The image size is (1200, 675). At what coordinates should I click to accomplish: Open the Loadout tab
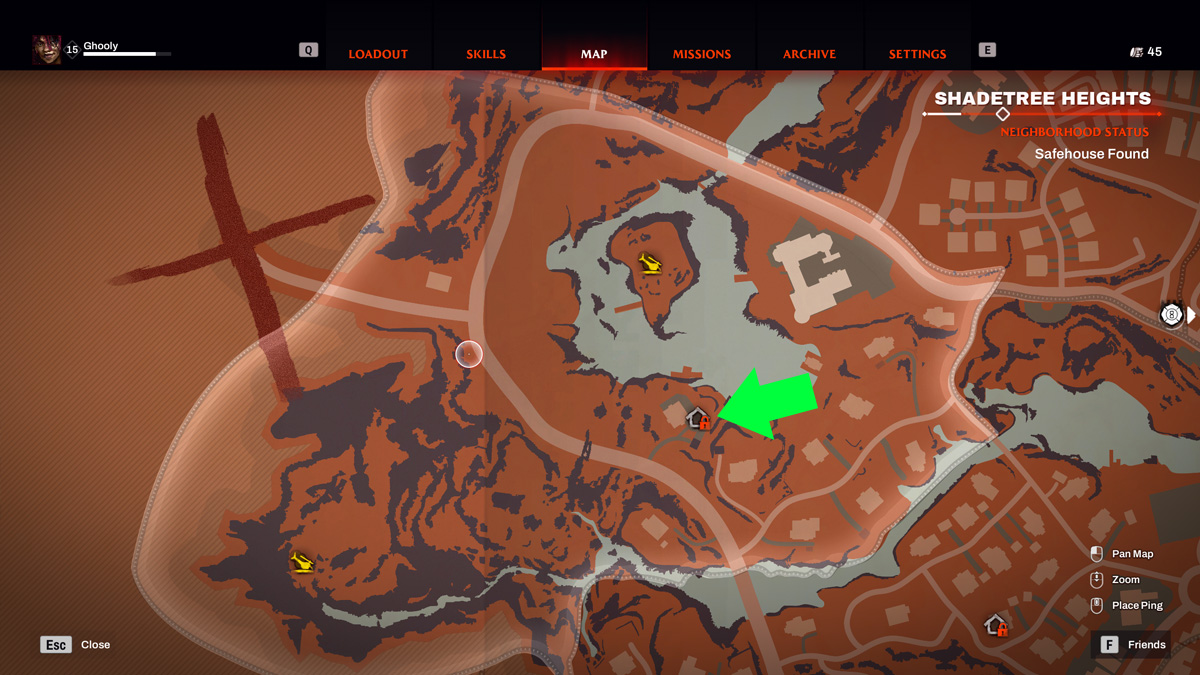(x=378, y=54)
